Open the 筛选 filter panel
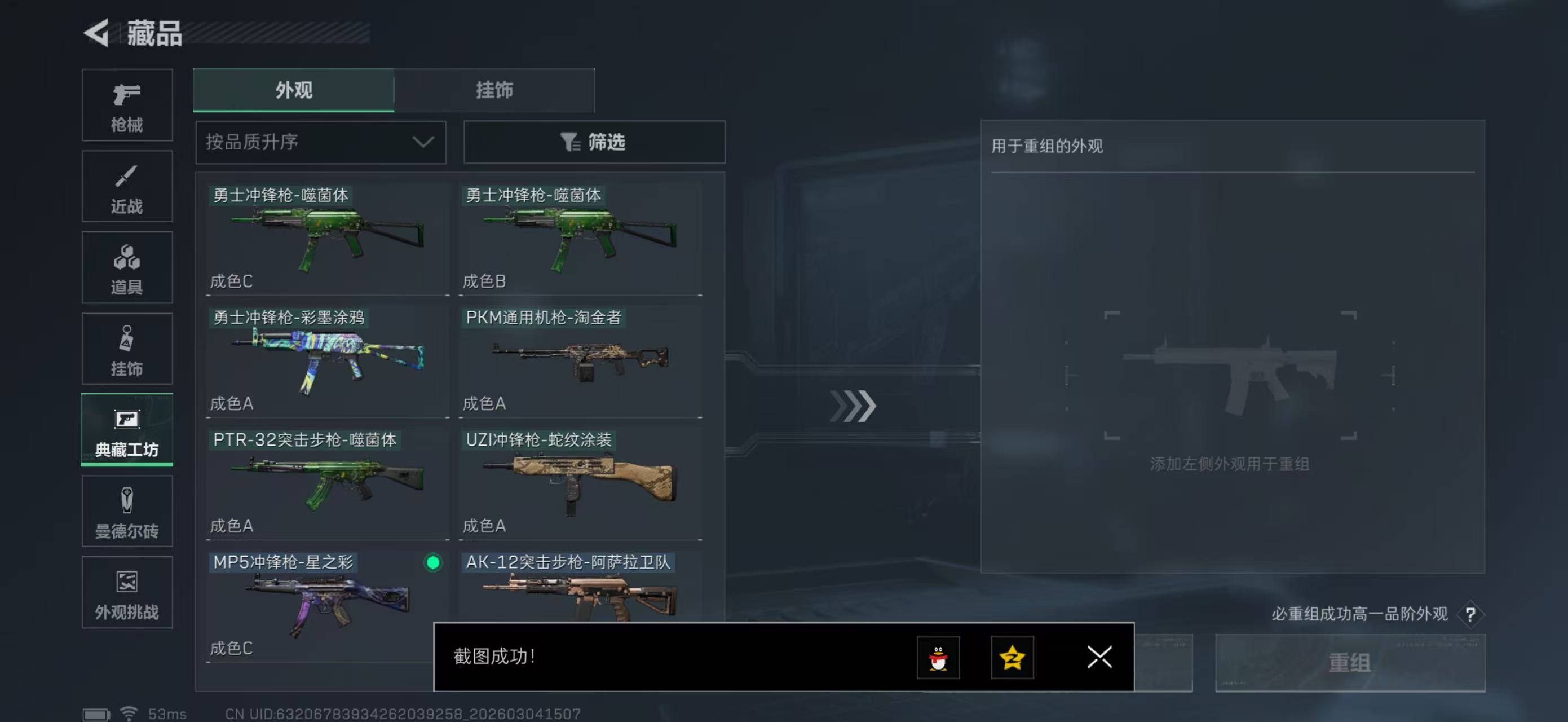 click(594, 142)
